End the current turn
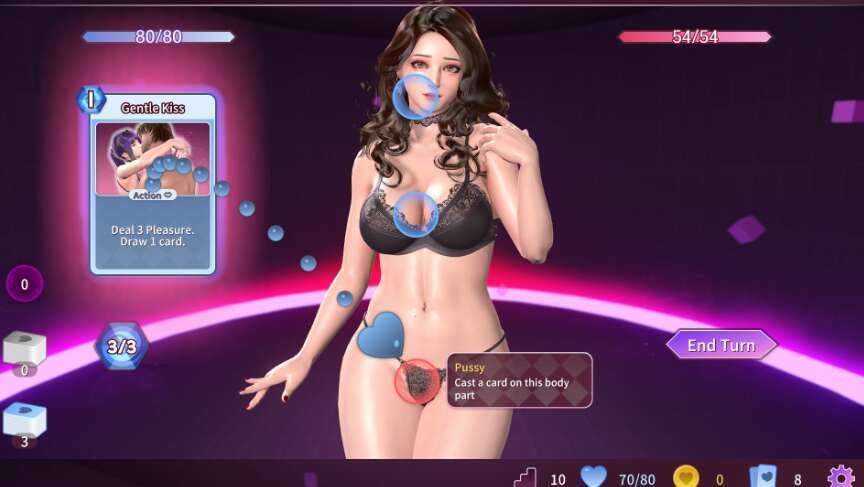Screen dimensions: 864x487 721,345
